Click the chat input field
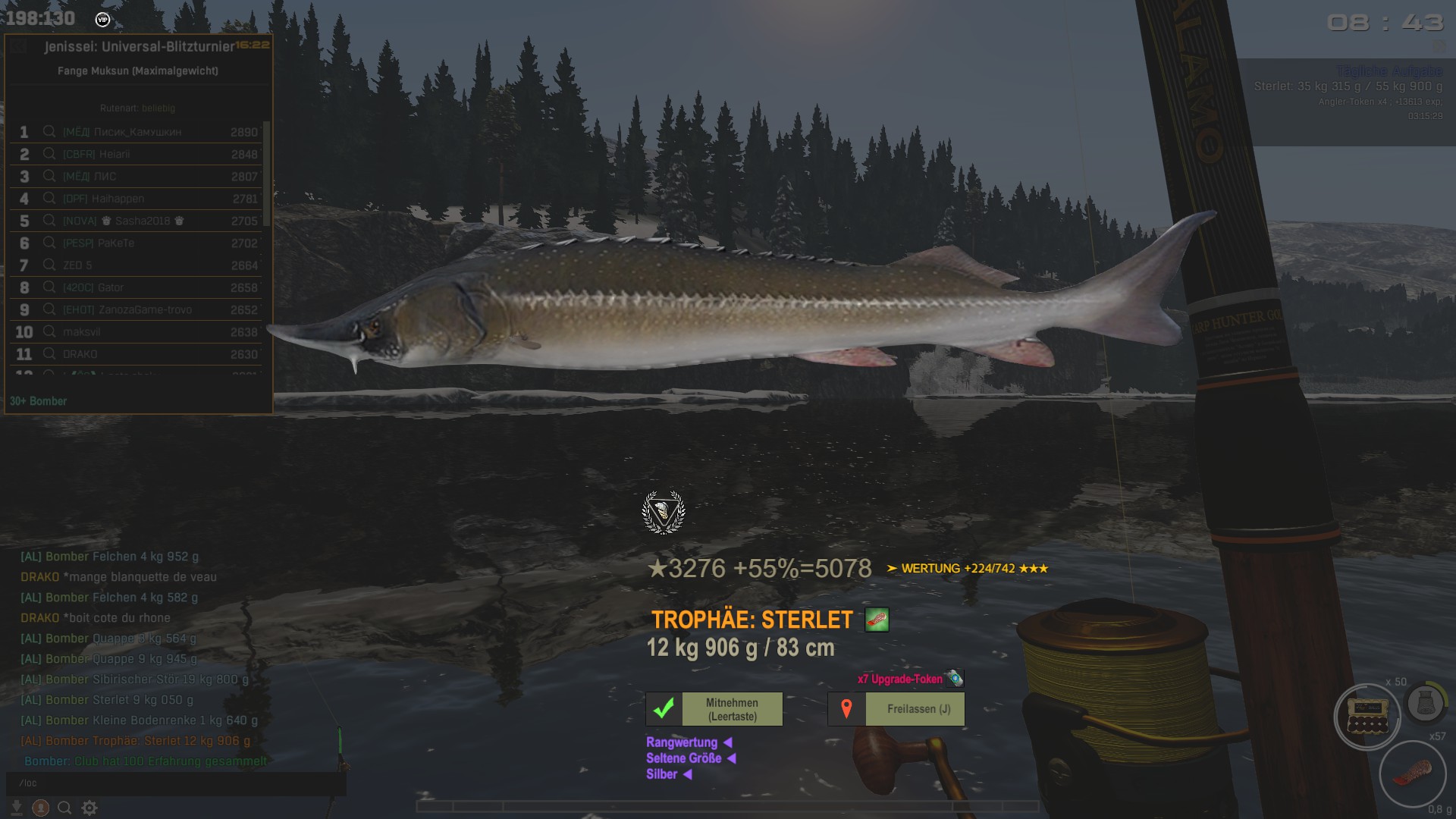The height and width of the screenshot is (819, 1456). [174, 783]
